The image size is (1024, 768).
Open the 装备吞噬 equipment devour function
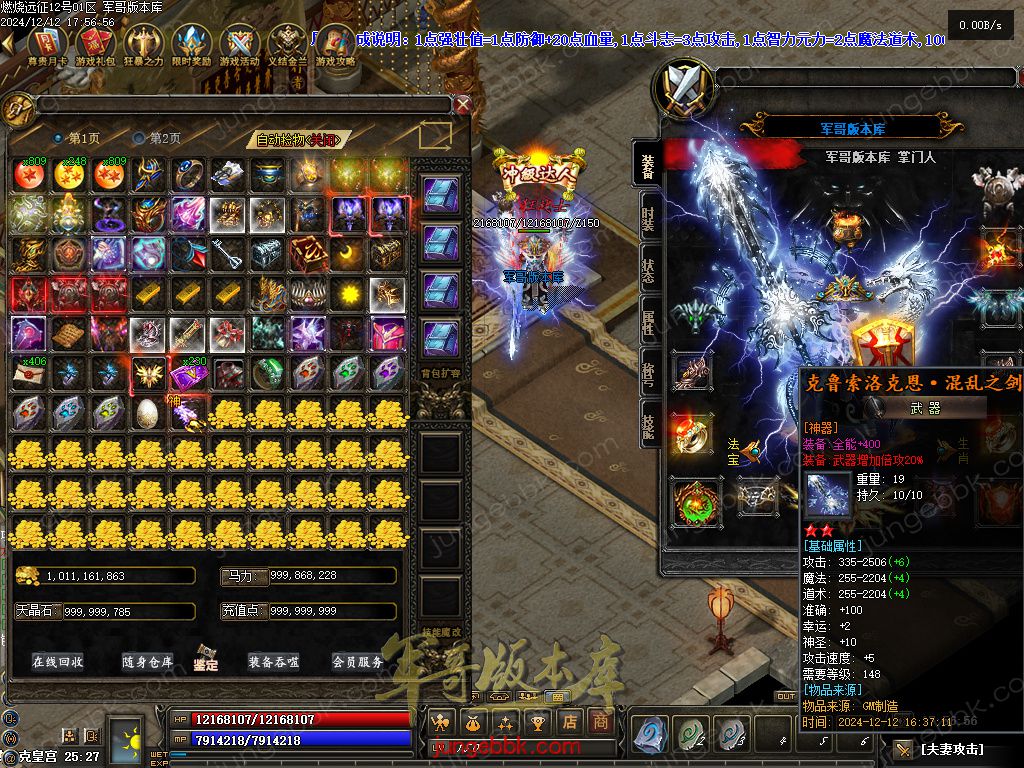click(x=273, y=662)
